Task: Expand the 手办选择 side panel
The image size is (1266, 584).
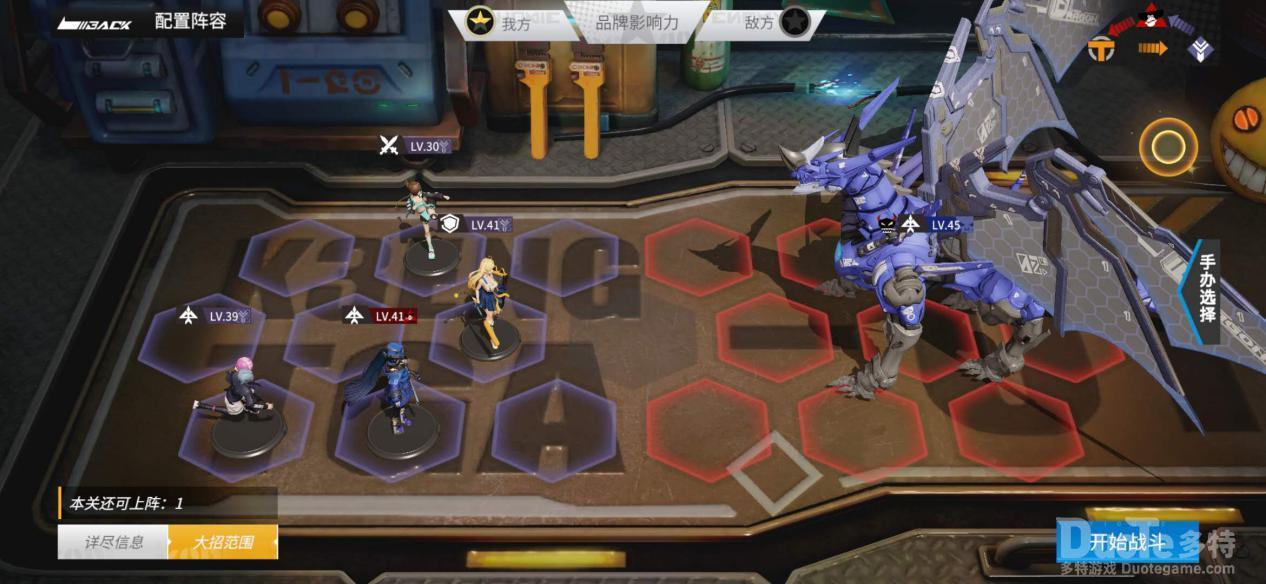Action: (1207, 283)
